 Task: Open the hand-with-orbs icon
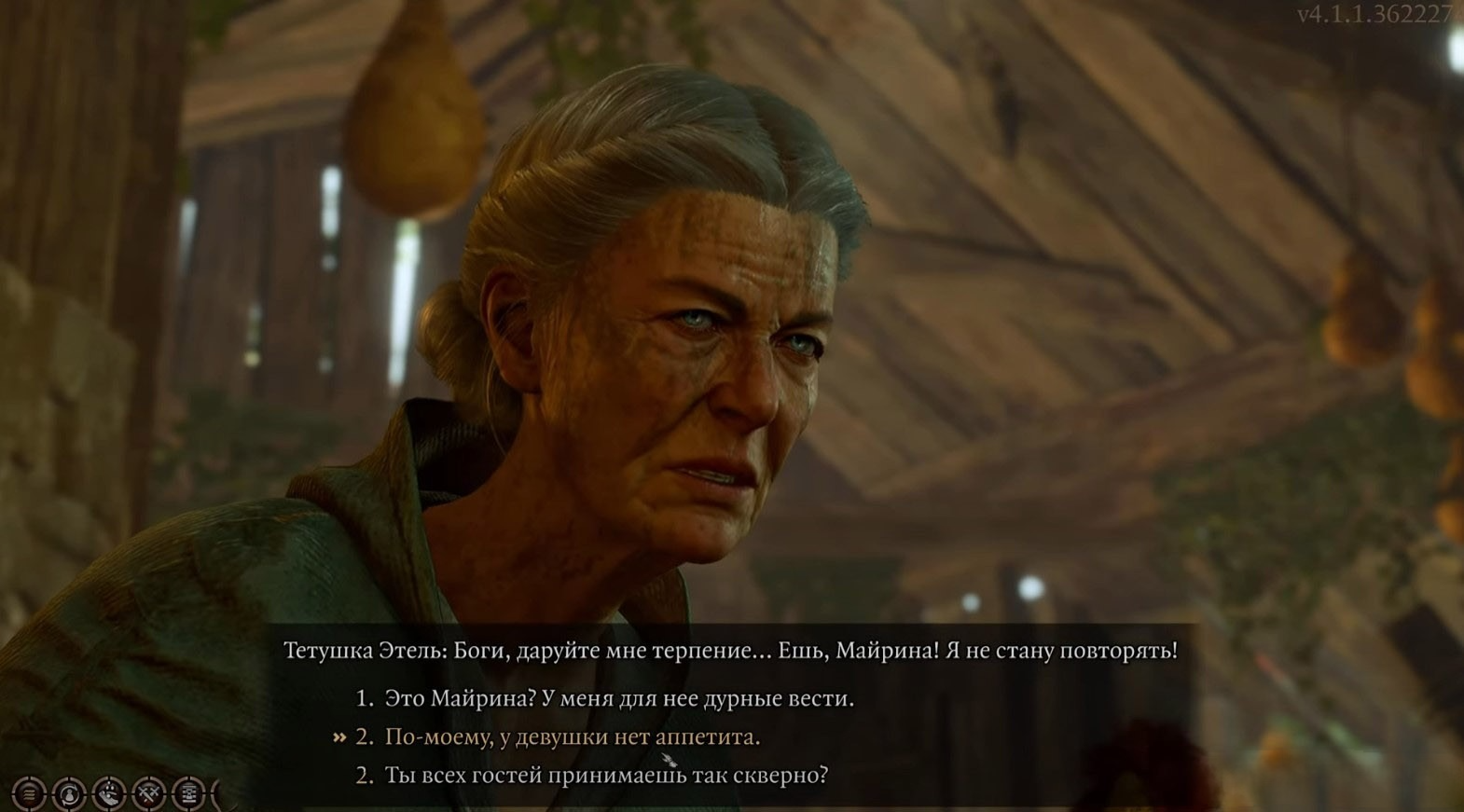(x=109, y=794)
